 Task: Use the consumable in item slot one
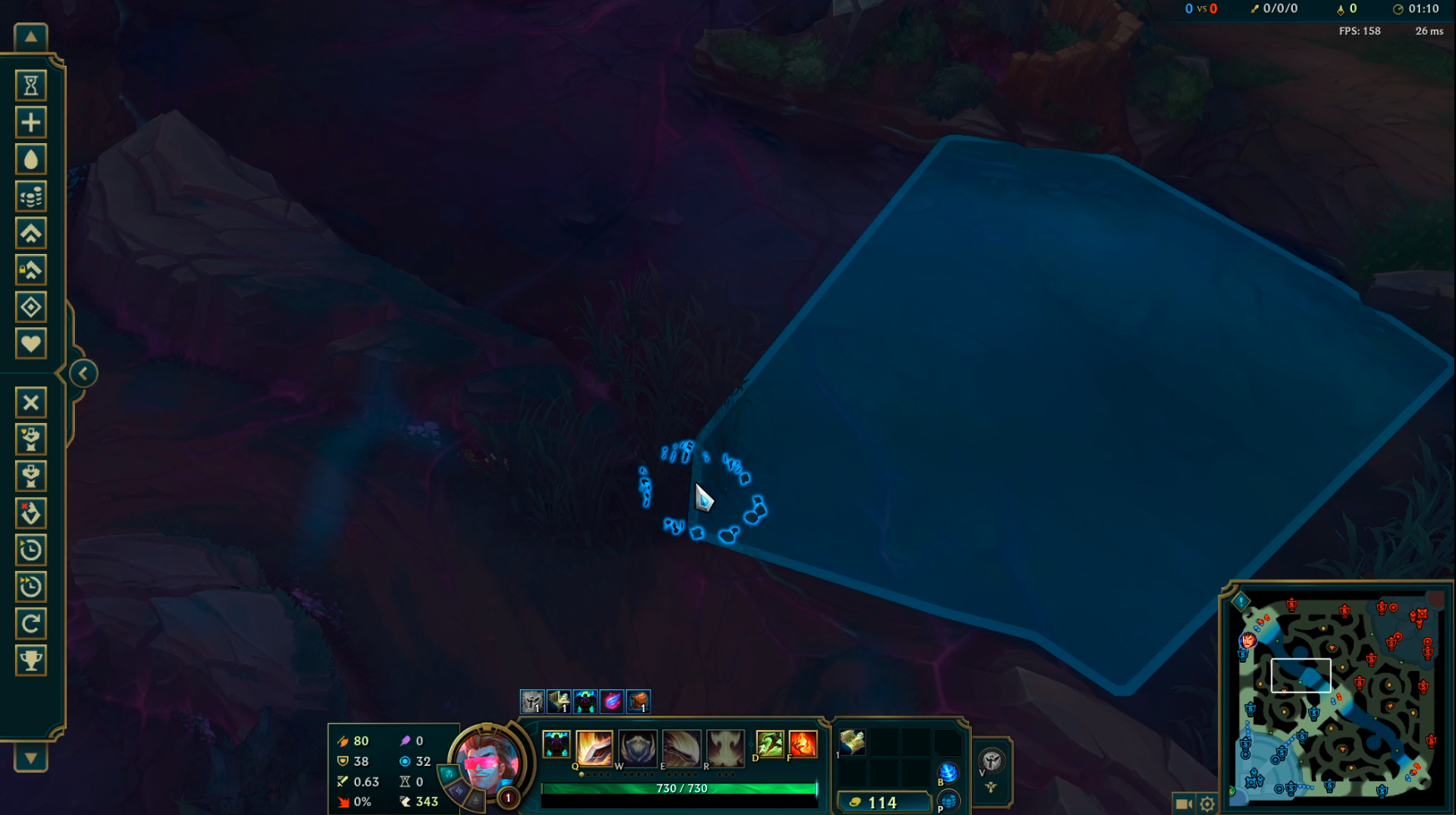[851, 741]
